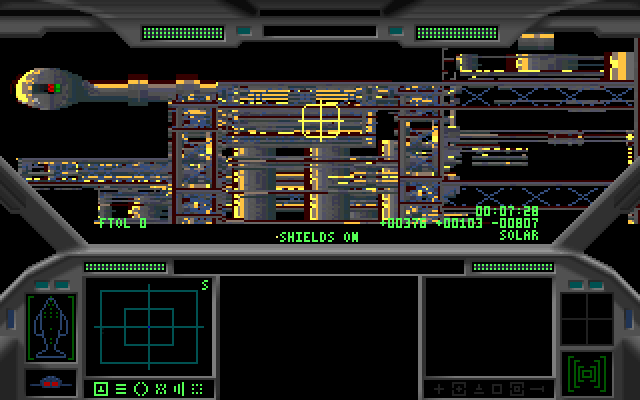Select the dotted-grid scanner mode icon

(198, 388)
